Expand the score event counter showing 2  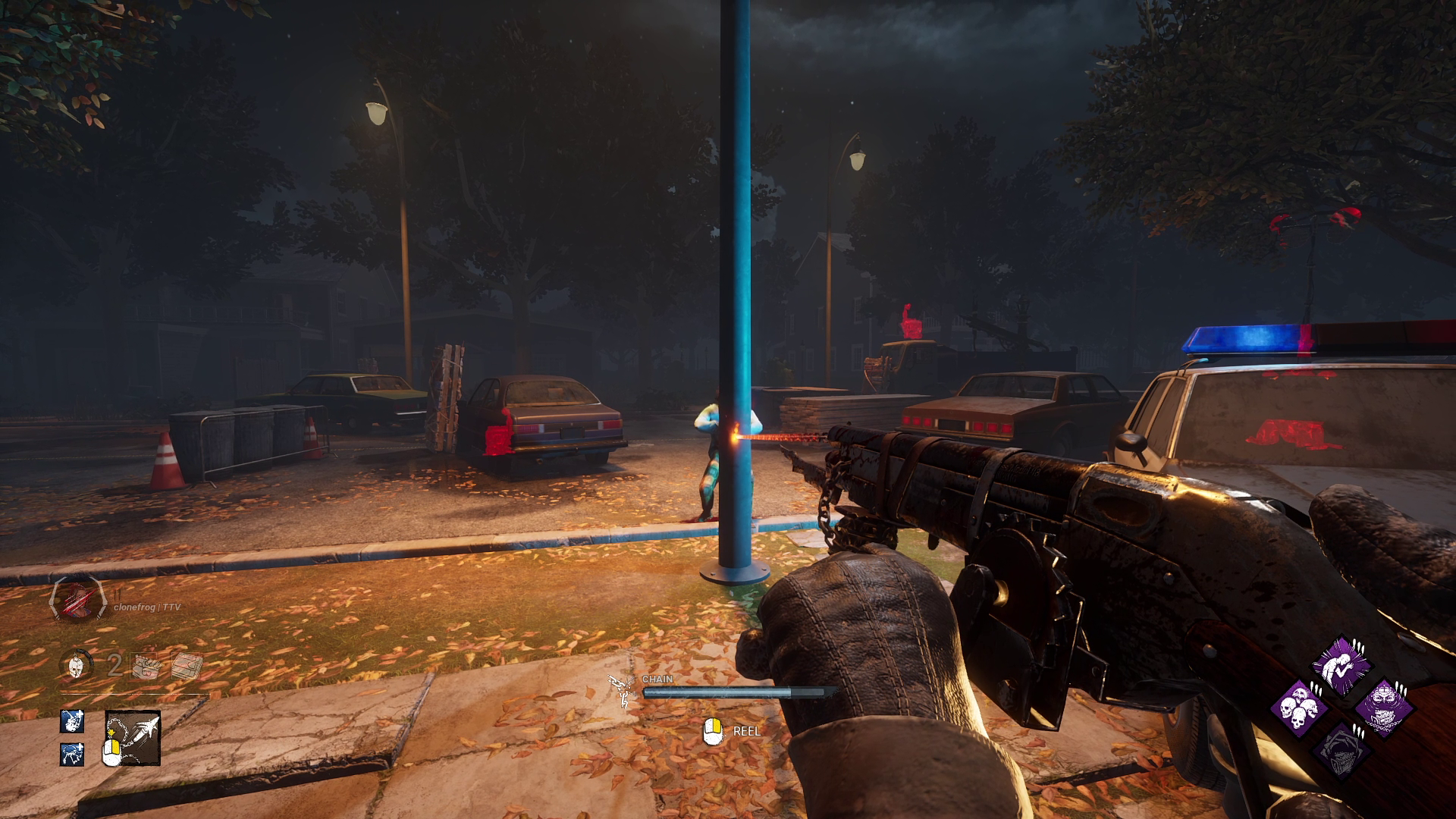tap(114, 664)
